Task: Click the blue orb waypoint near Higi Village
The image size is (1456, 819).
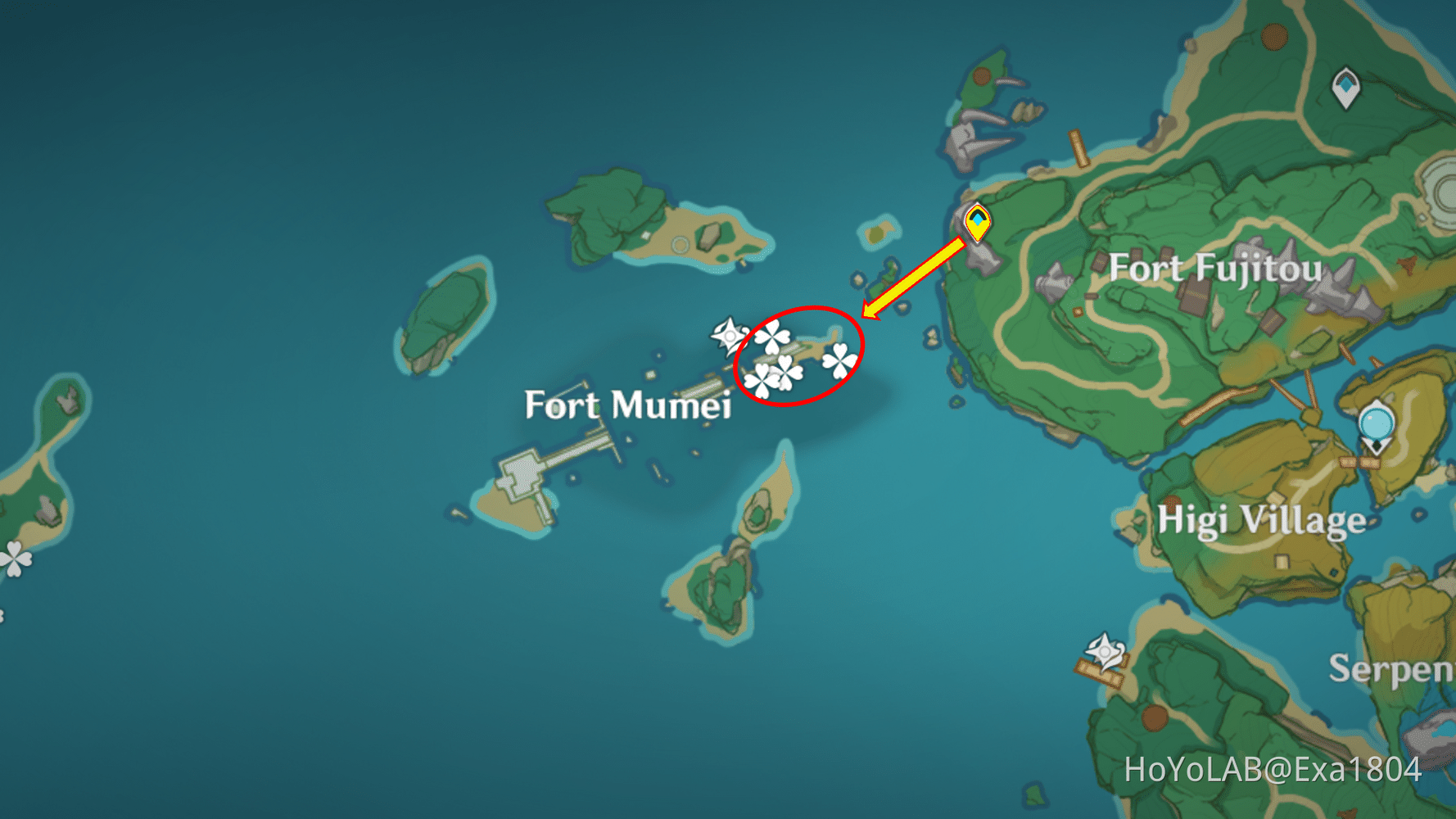Action: (x=1376, y=421)
